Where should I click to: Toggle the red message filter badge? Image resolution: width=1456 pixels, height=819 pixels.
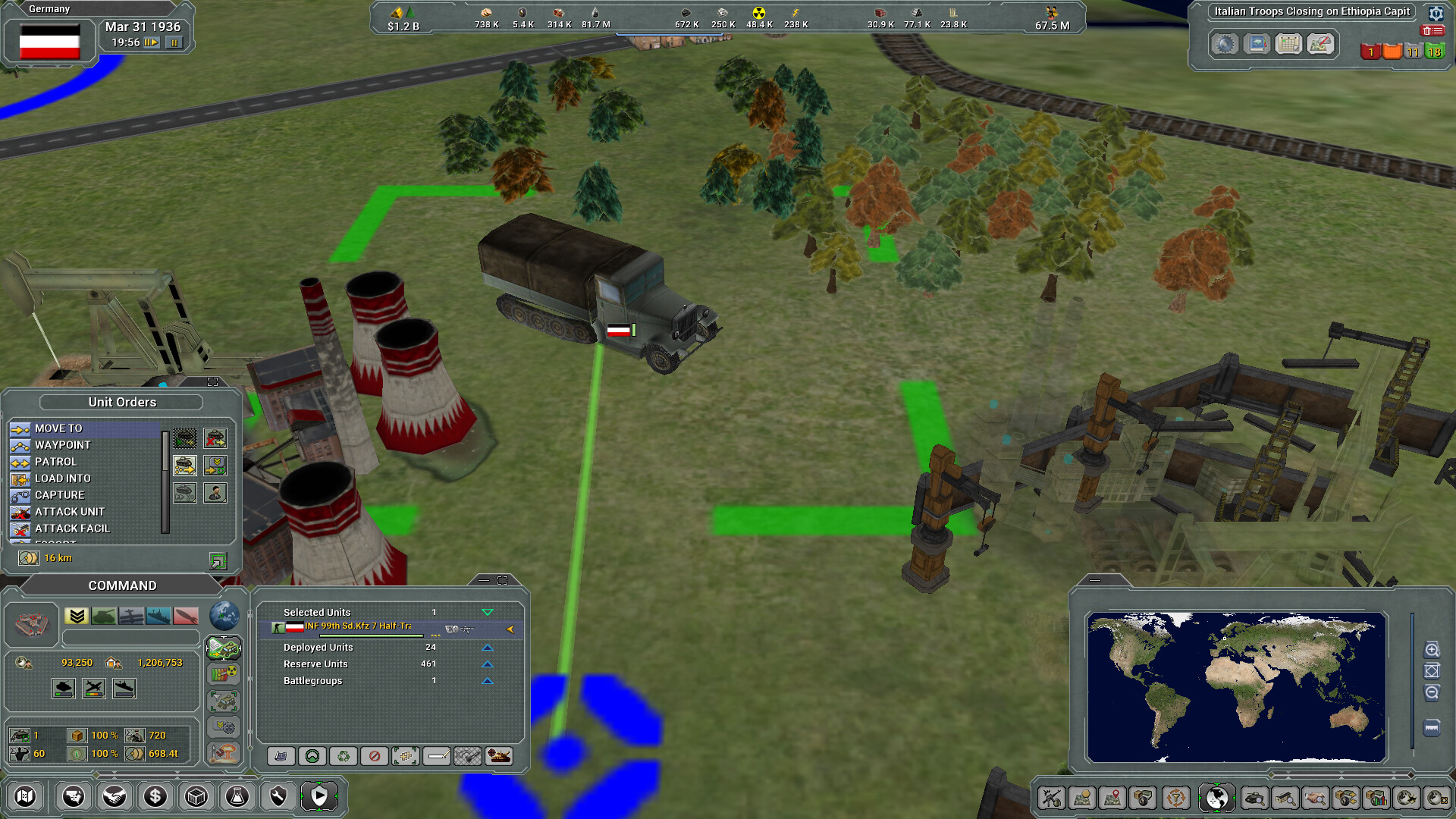[x=1372, y=52]
